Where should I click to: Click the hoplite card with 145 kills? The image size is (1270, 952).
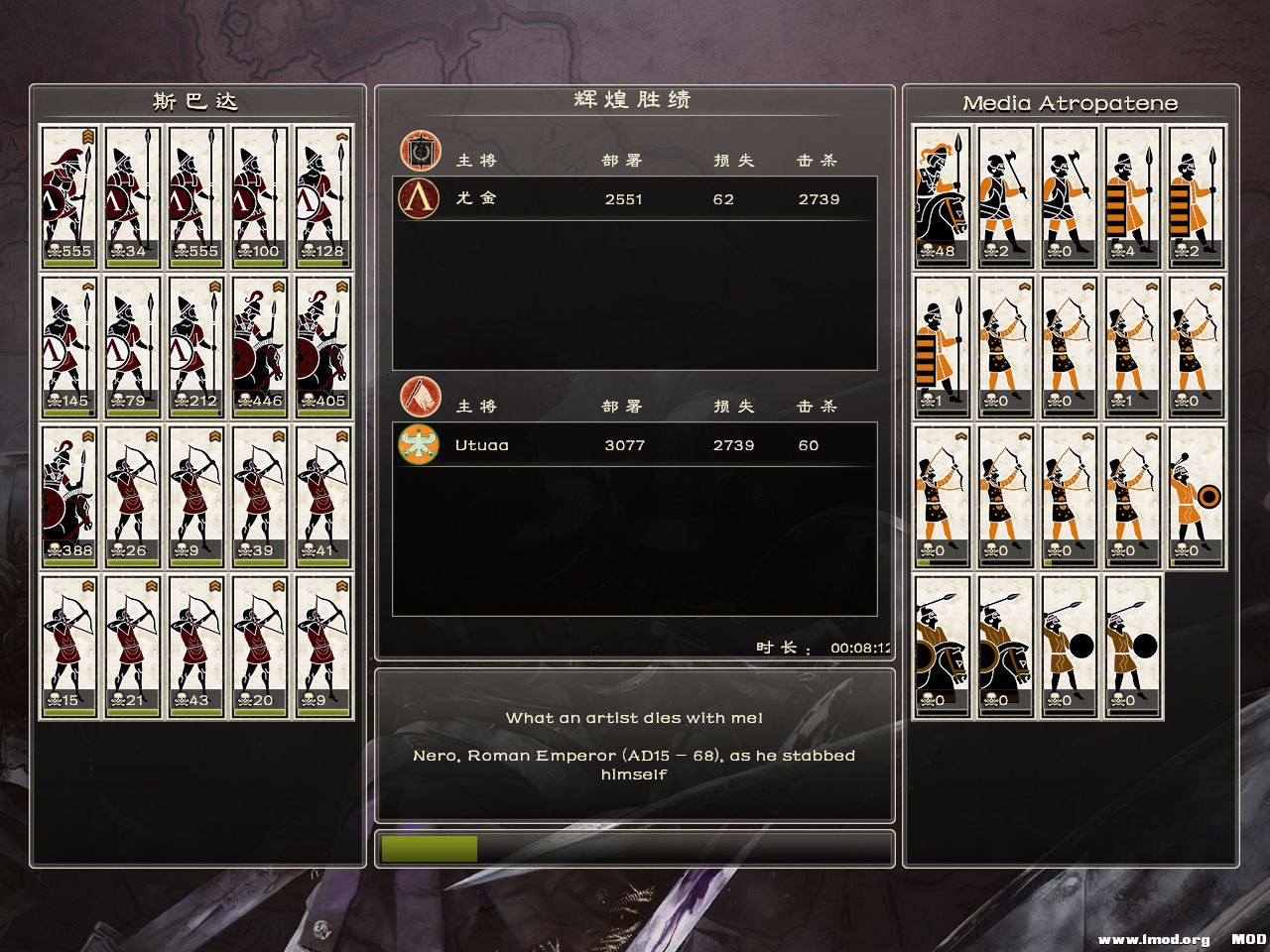coord(68,347)
